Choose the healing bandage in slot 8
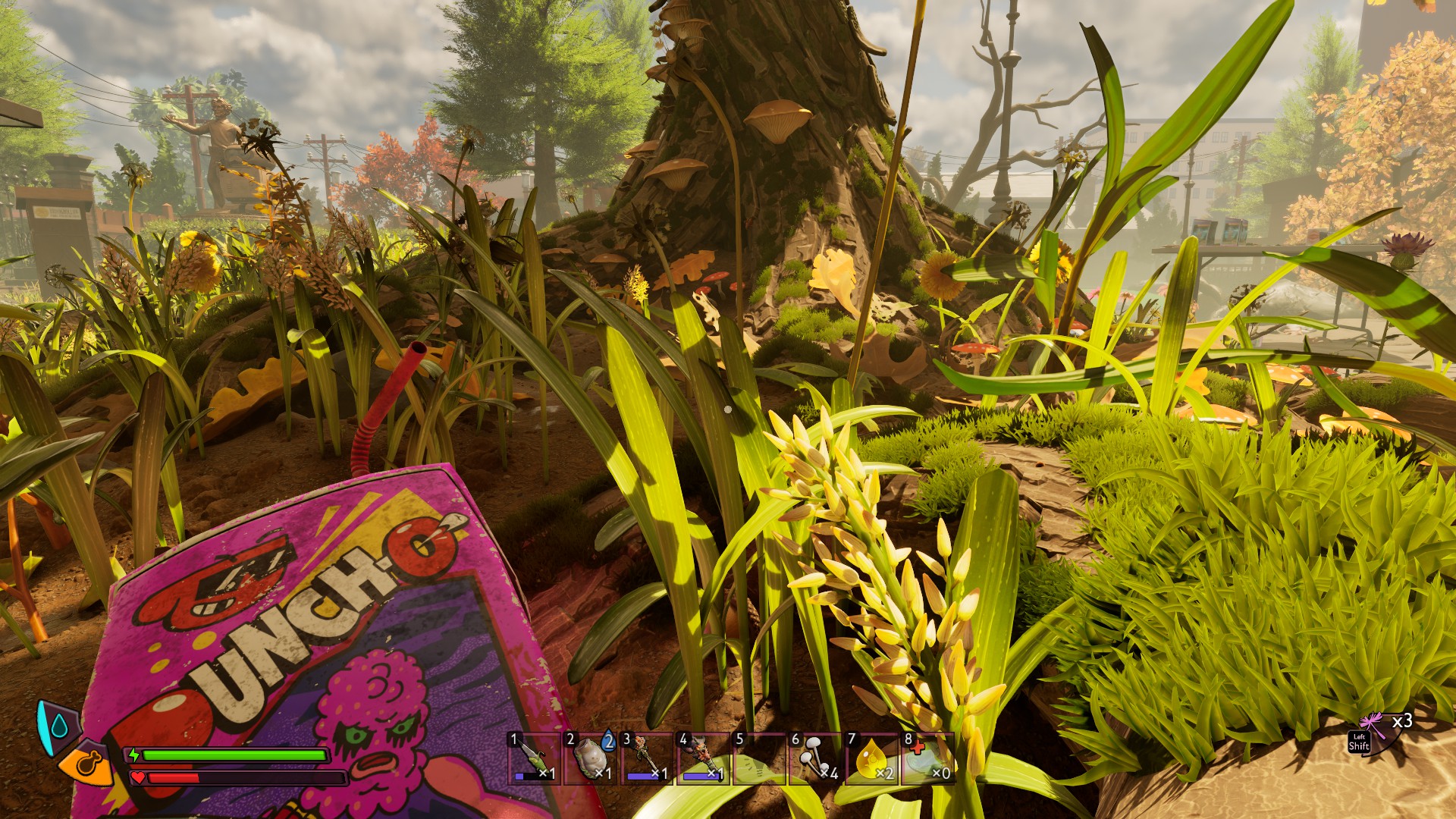The height and width of the screenshot is (819, 1456). (x=927, y=758)
